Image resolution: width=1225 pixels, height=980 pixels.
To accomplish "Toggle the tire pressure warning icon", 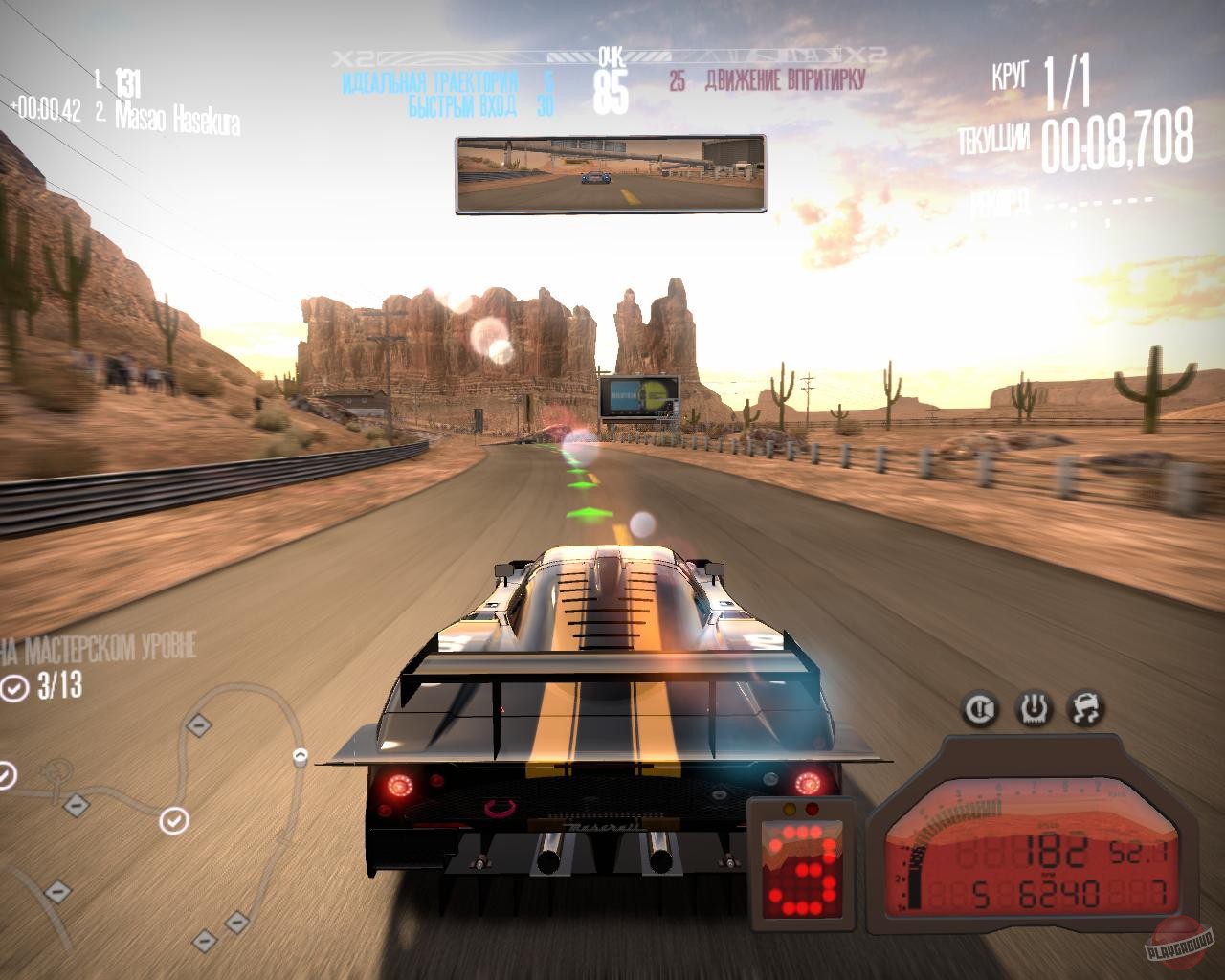I will (1035, 709).
